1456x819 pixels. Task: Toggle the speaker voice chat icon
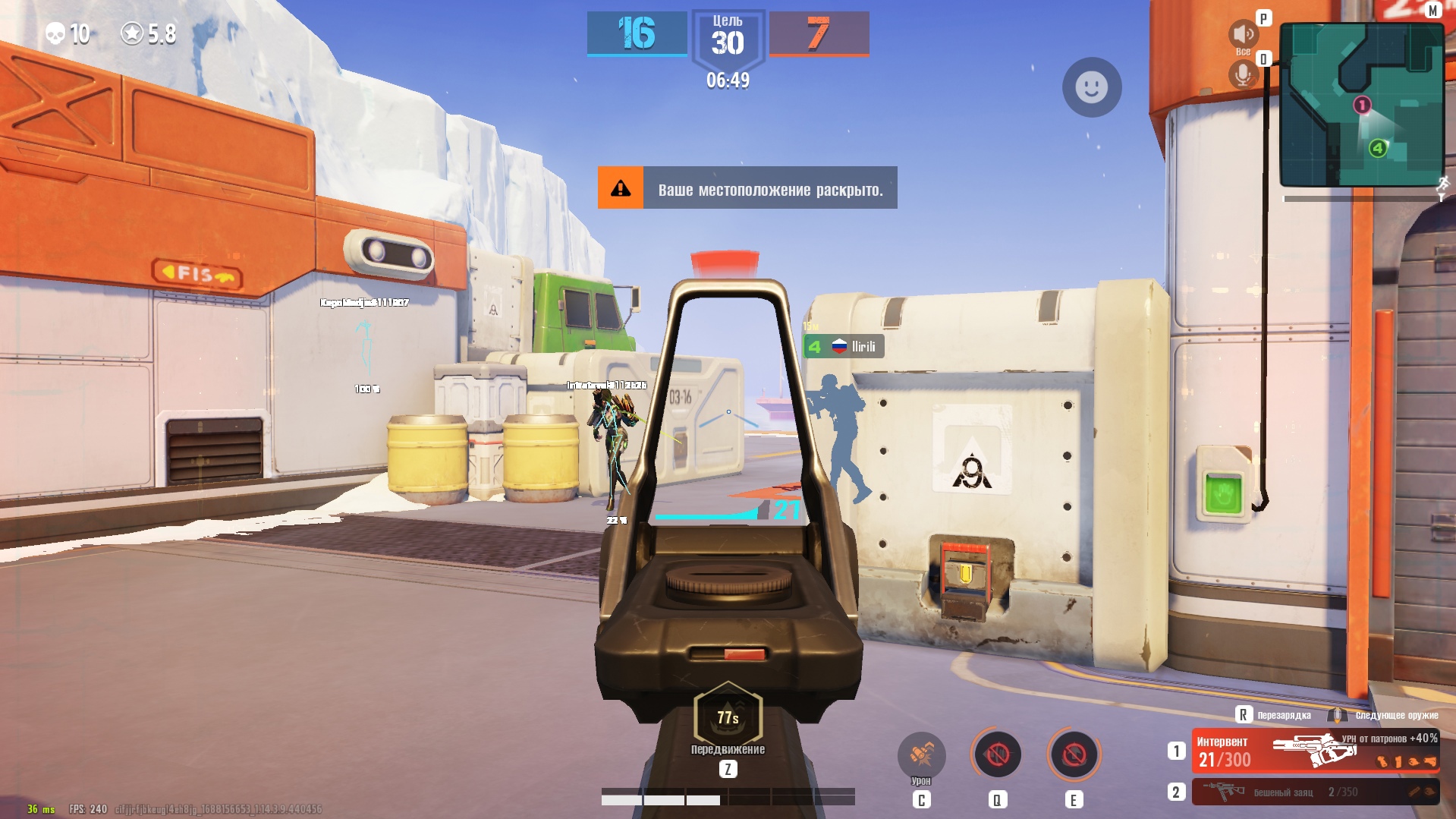pyautogui.click(x=1243, y=34)
